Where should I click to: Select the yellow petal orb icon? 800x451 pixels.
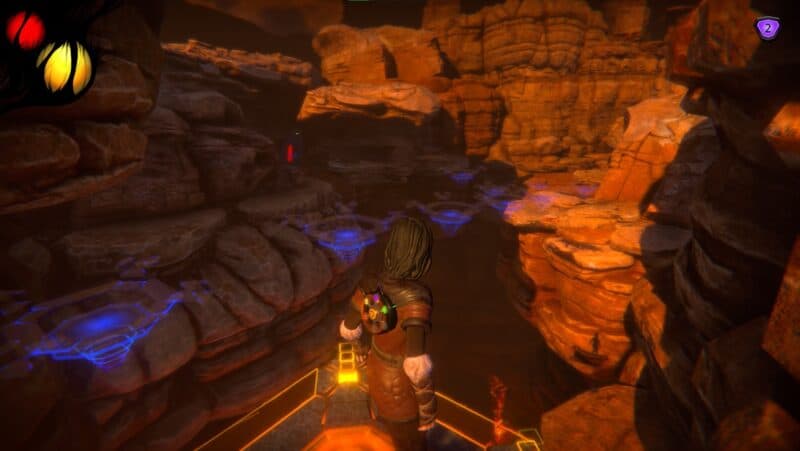pos(64,66)
